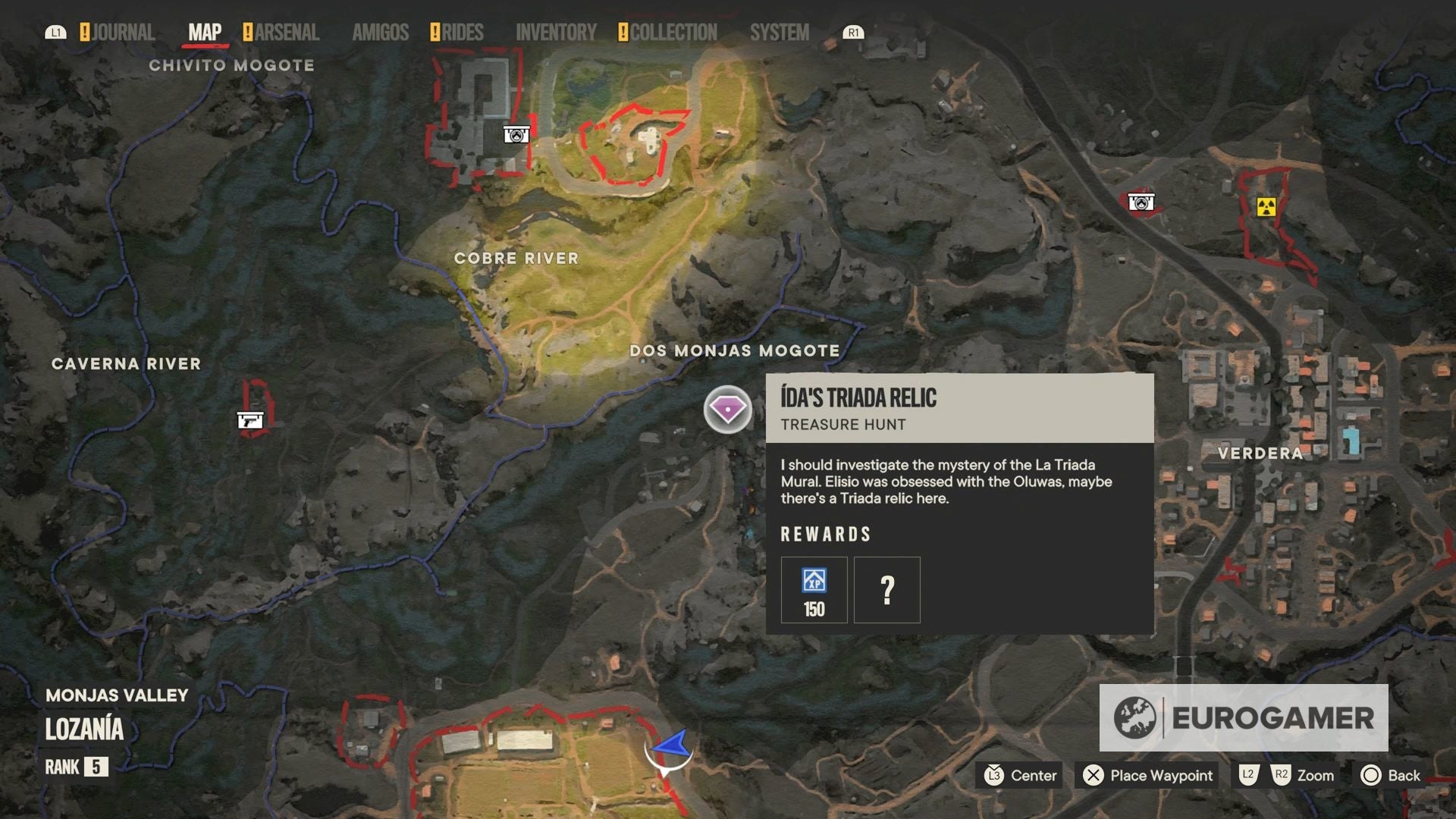The width and height of the screenshot is (1456, 819).
Task: Select the purple treasure hunt map marker
Action: pyautogui.click(x=727, y=409)
